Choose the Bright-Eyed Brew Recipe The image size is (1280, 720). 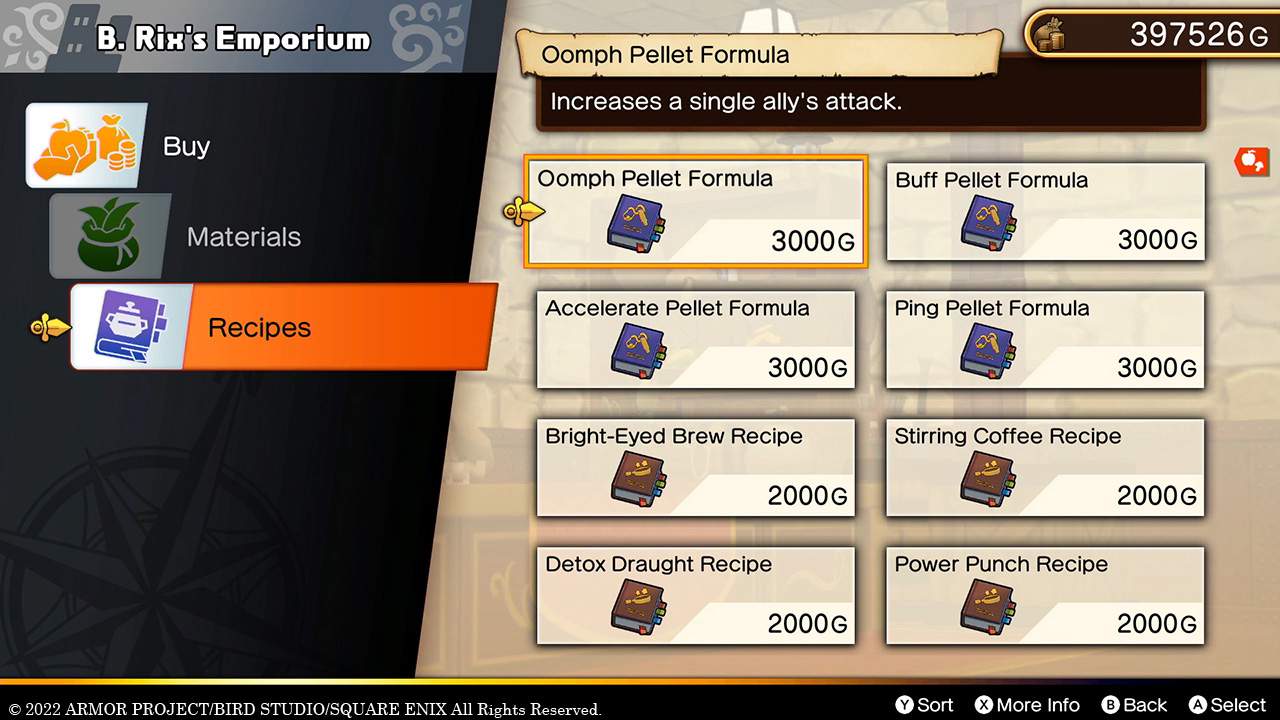click(696, 467)
